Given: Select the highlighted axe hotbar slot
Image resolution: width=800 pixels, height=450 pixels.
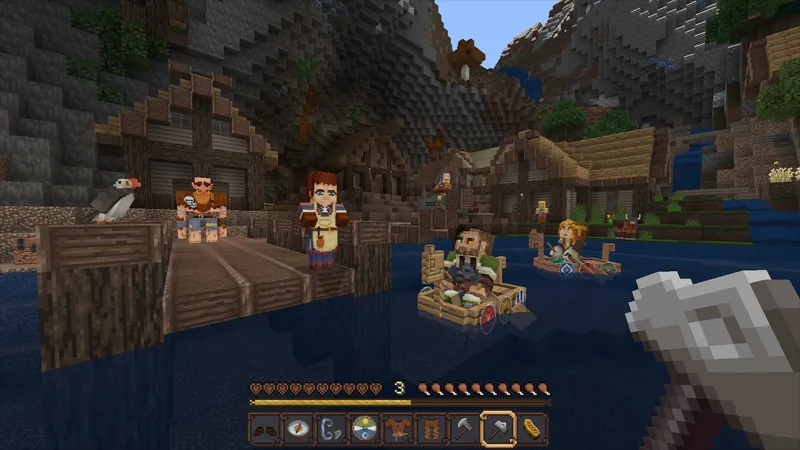Looking at the screenshot, I should 498,429.
